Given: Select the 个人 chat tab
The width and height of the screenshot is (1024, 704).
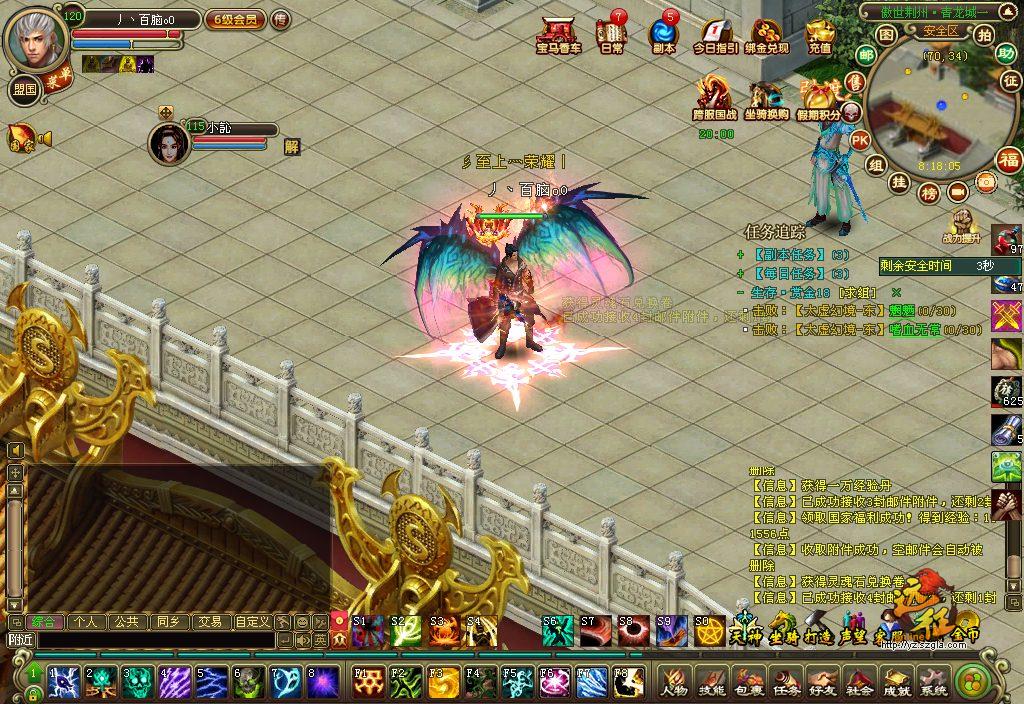Looking at the screenshot, I should [x=86, y=622].
